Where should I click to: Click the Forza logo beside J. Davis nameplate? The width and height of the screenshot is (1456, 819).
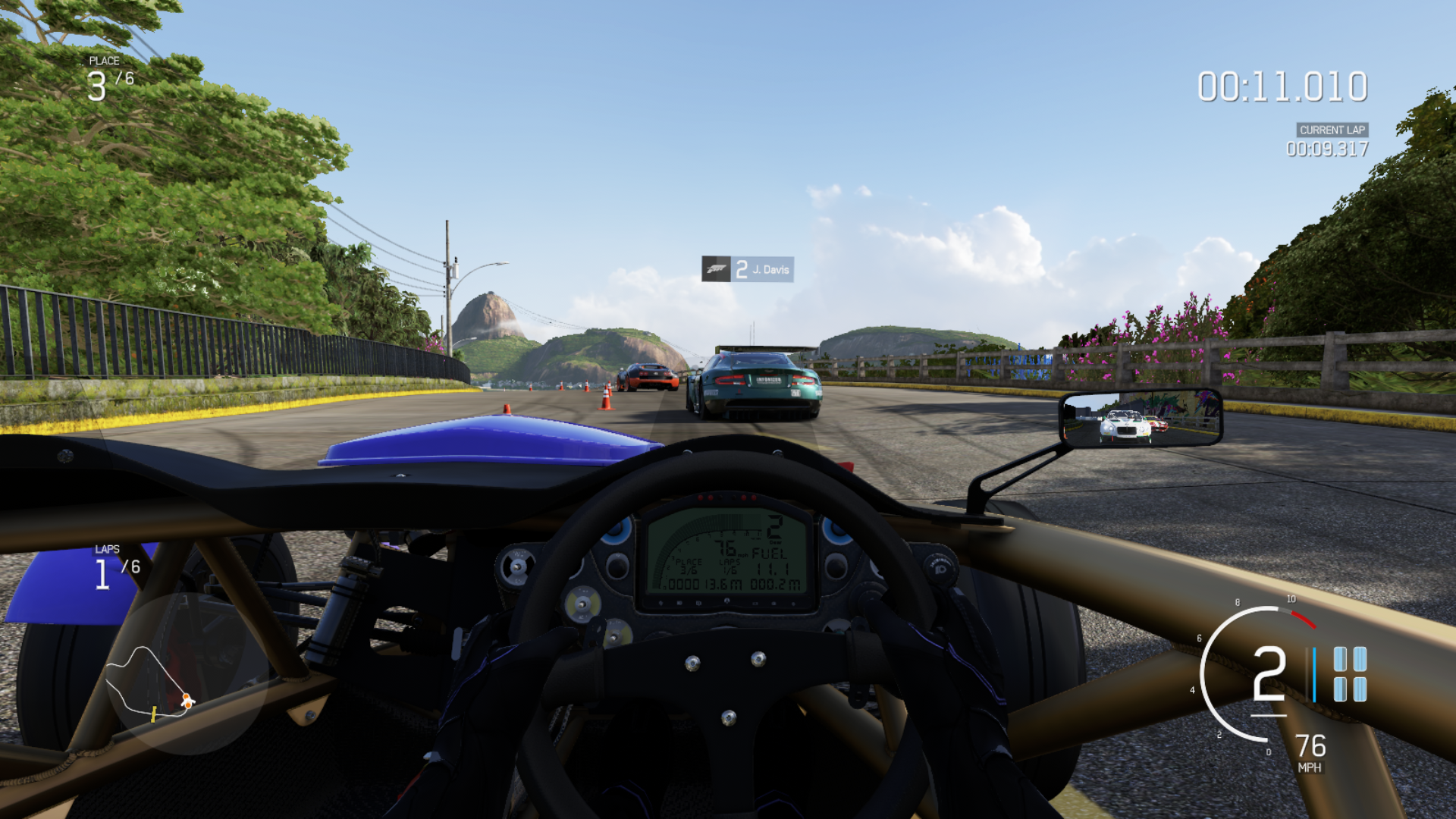tap(716, 269)
